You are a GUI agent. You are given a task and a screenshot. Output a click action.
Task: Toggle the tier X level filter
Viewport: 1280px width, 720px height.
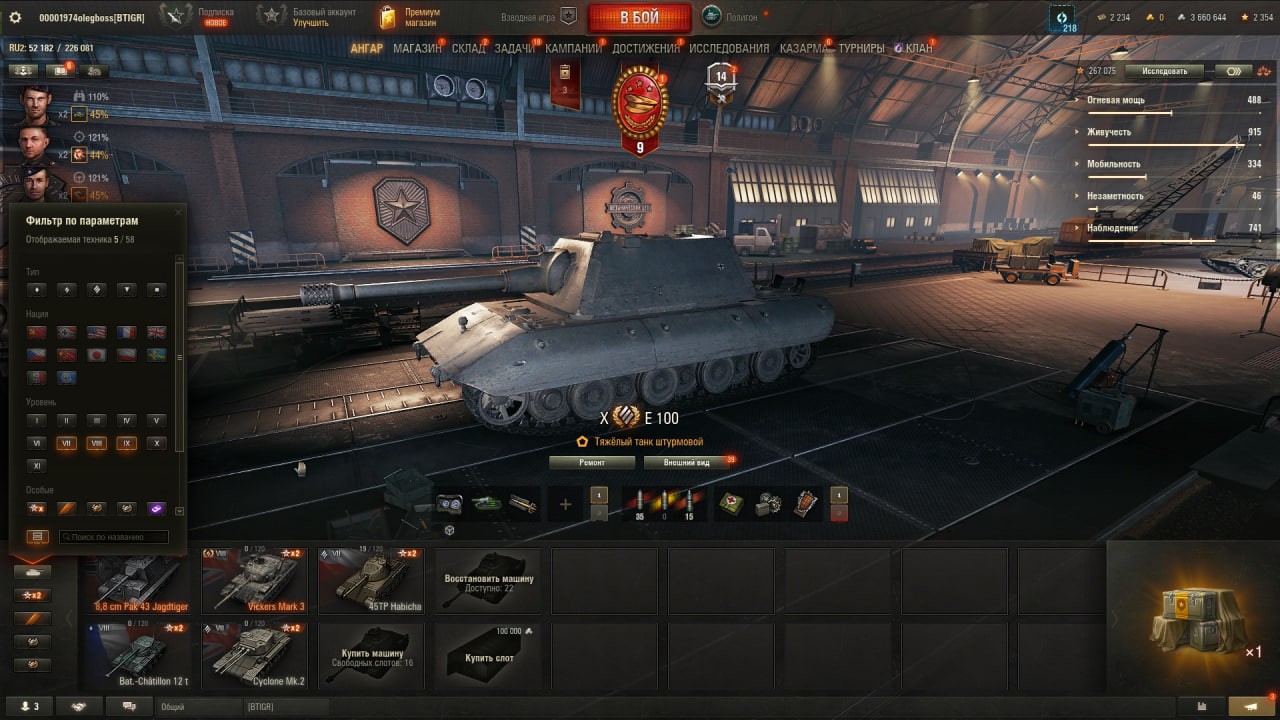[156, 443]
